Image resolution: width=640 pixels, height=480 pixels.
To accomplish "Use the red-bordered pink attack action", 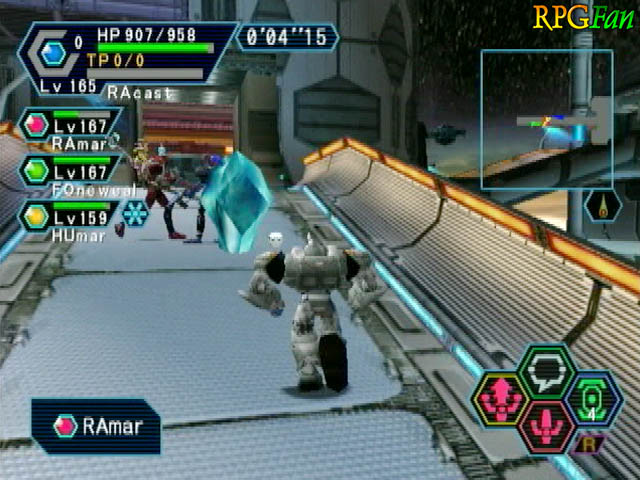I will pyautogui.click(x=545, y=424).
